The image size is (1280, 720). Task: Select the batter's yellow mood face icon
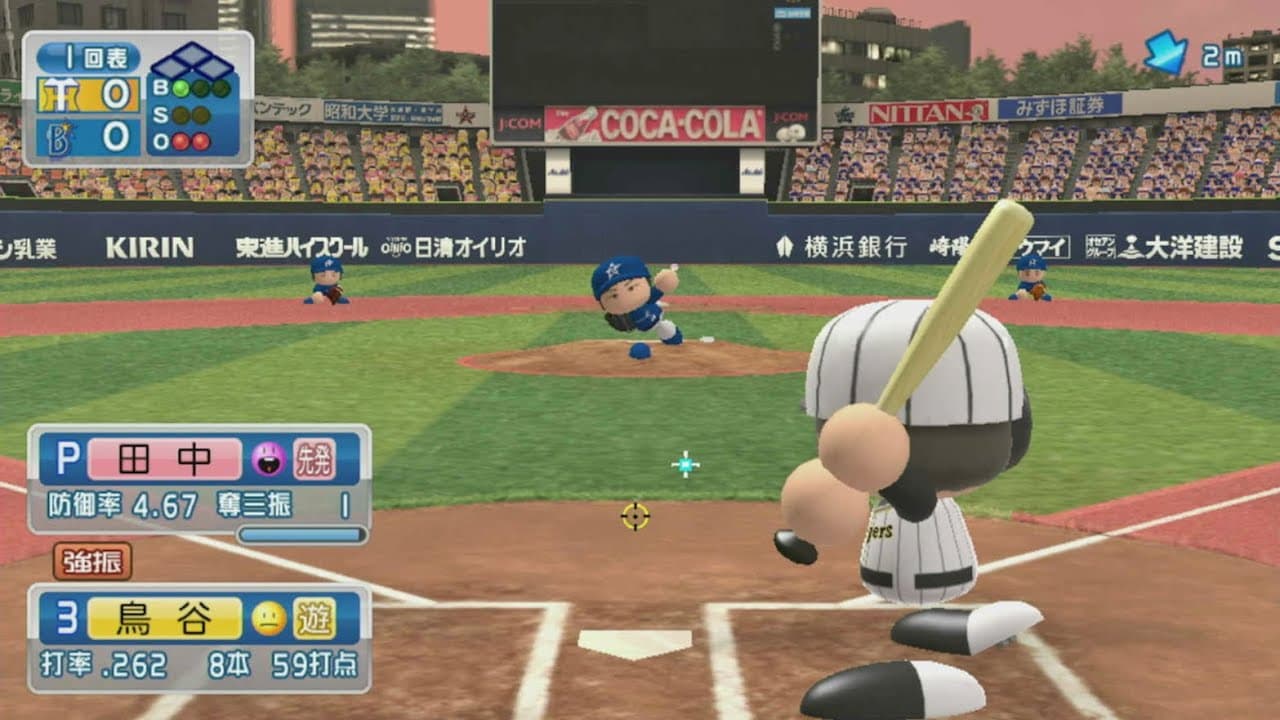(x=266, y=618)
